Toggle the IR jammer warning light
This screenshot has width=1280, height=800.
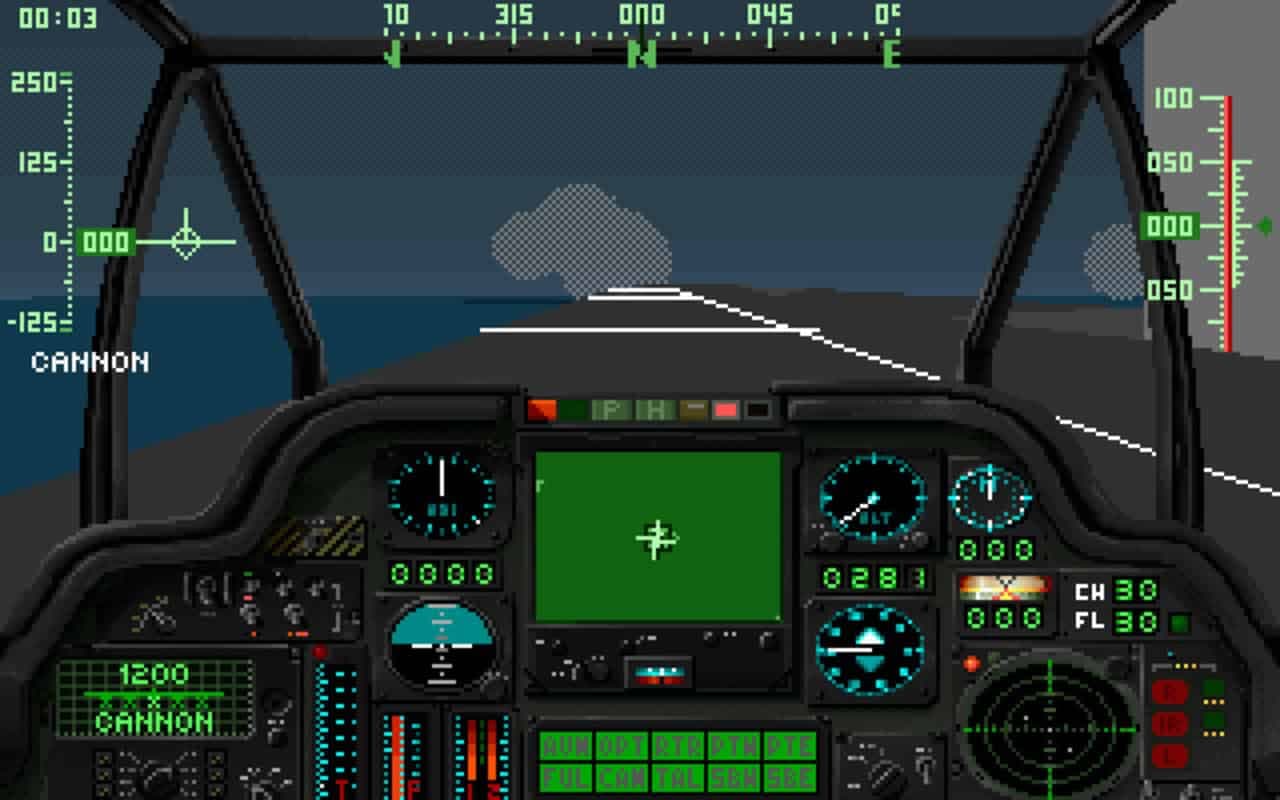pyautogui.click(x=1170, y=722)
